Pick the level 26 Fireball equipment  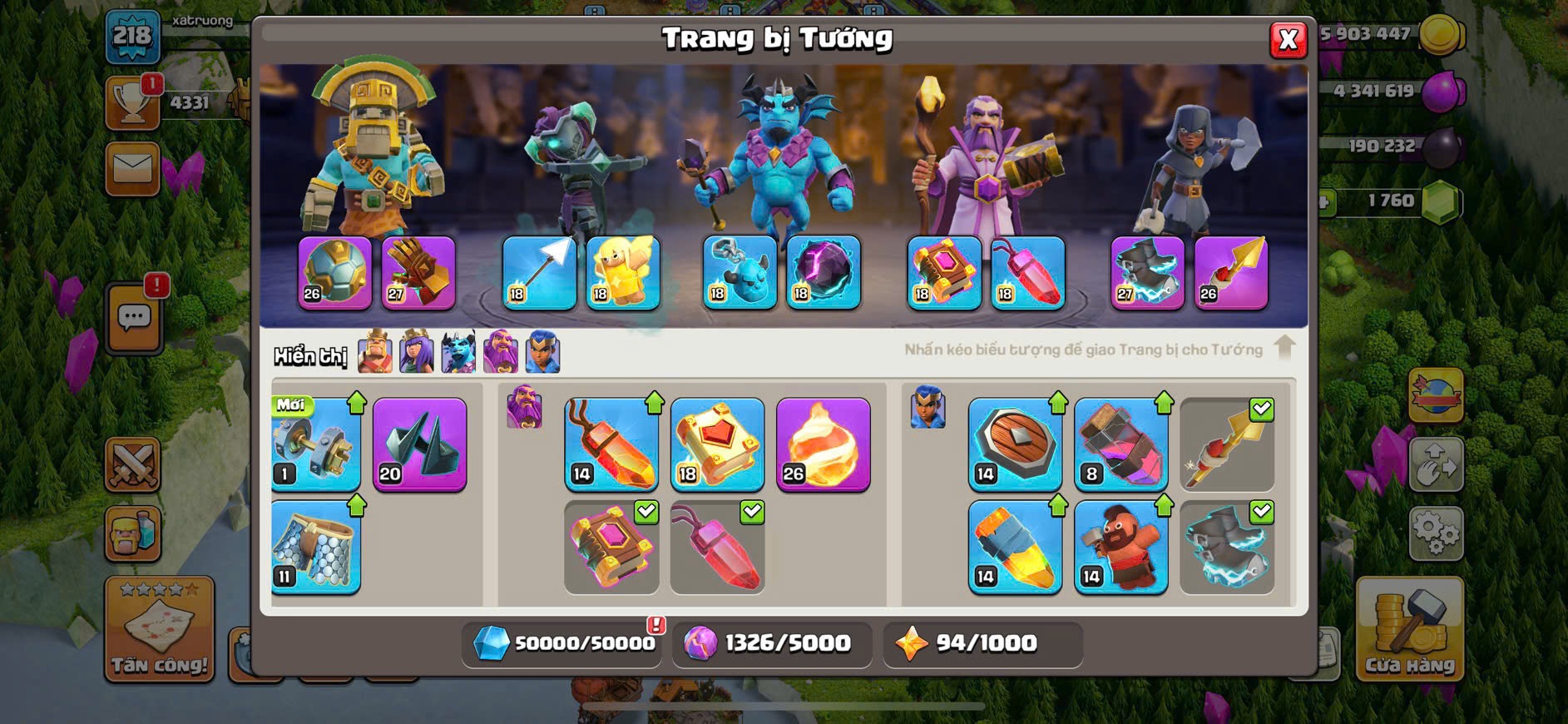click(823, 444)
